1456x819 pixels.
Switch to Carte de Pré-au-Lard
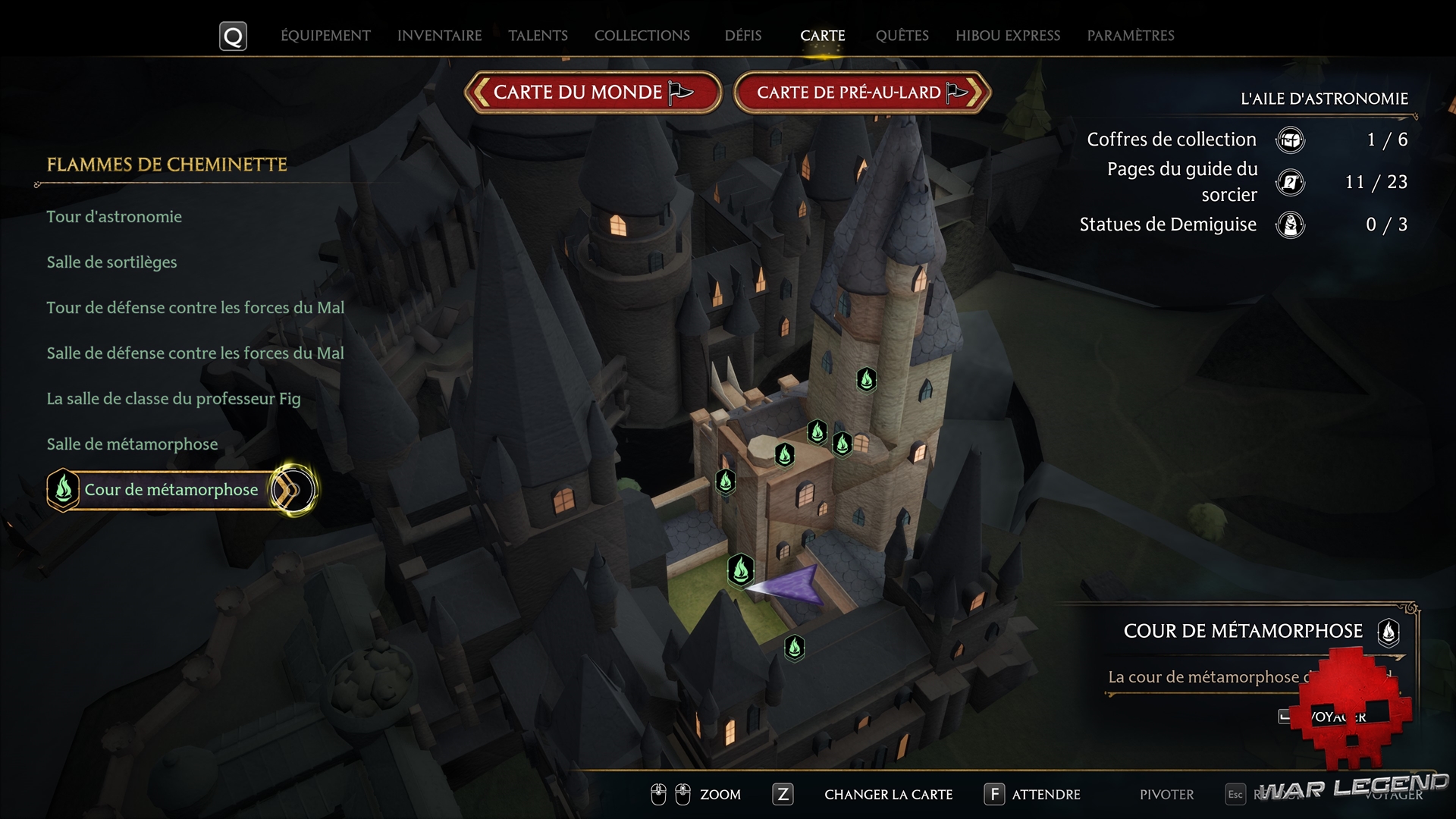coord(861,93)
